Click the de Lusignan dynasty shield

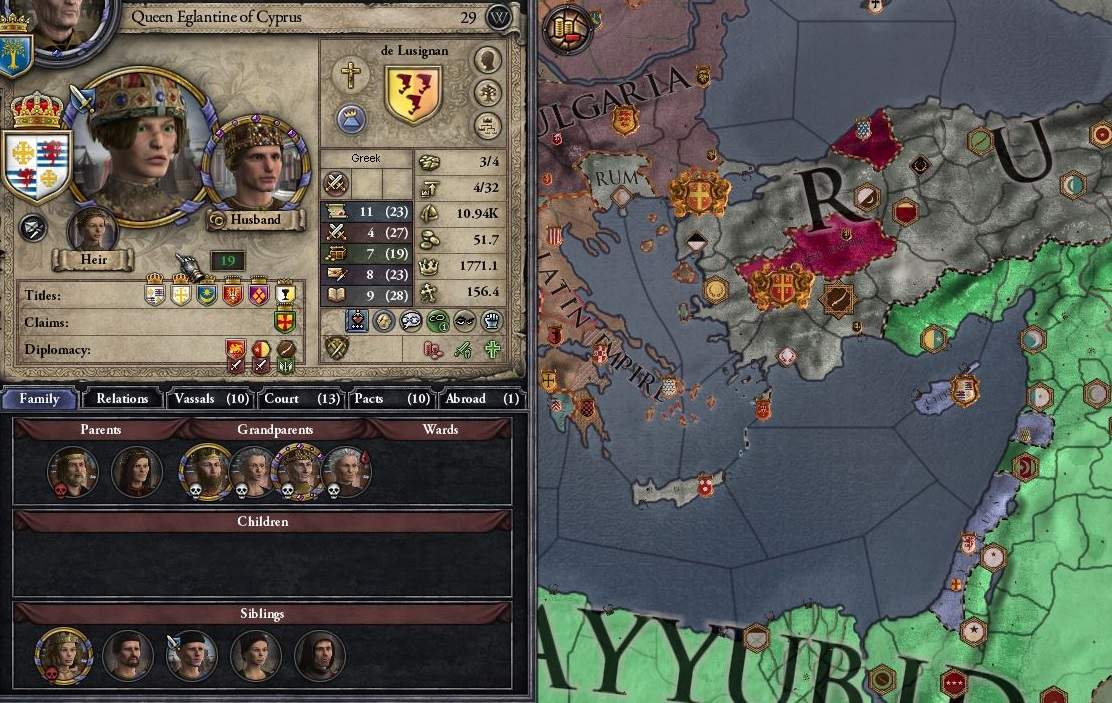(412, 95)
